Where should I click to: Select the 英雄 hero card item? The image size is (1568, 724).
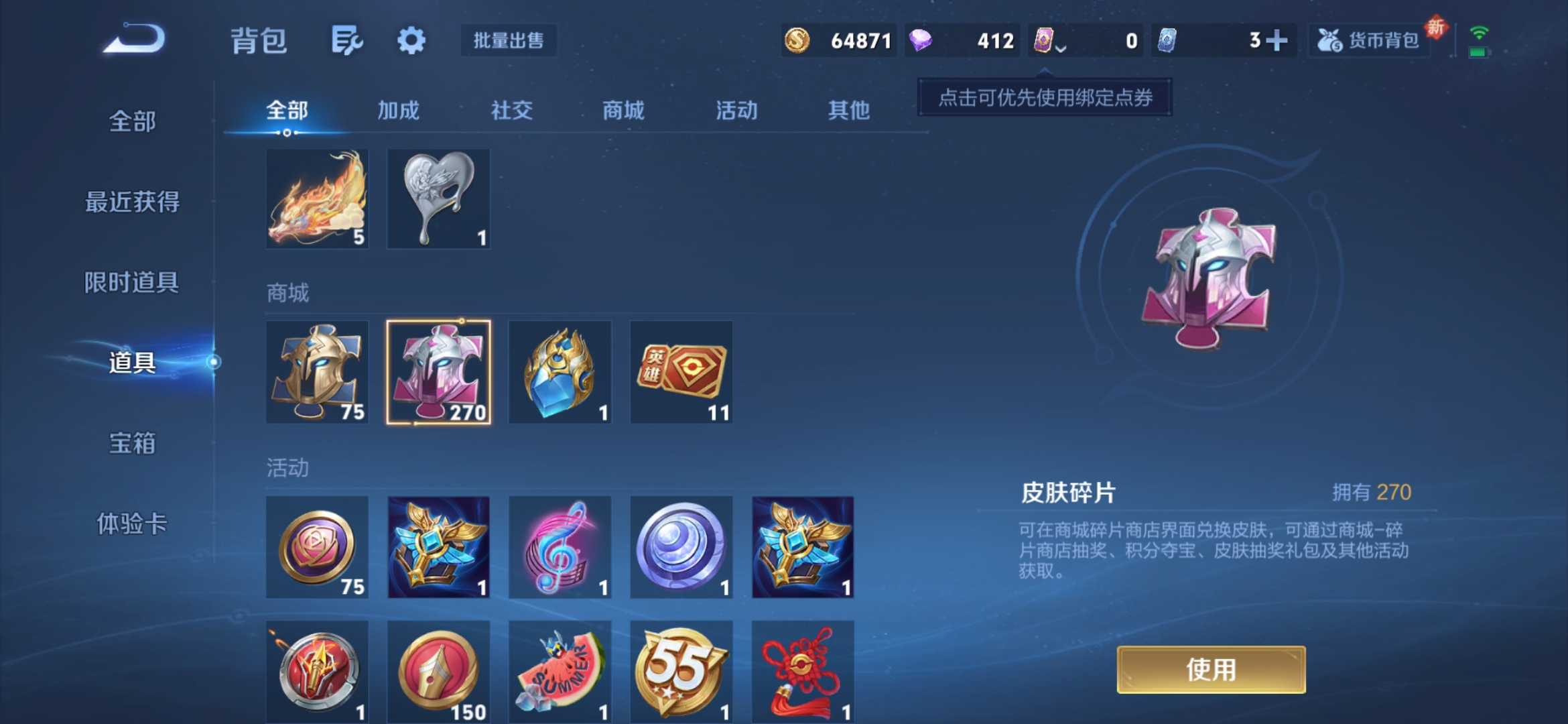(x=681, y=372)
